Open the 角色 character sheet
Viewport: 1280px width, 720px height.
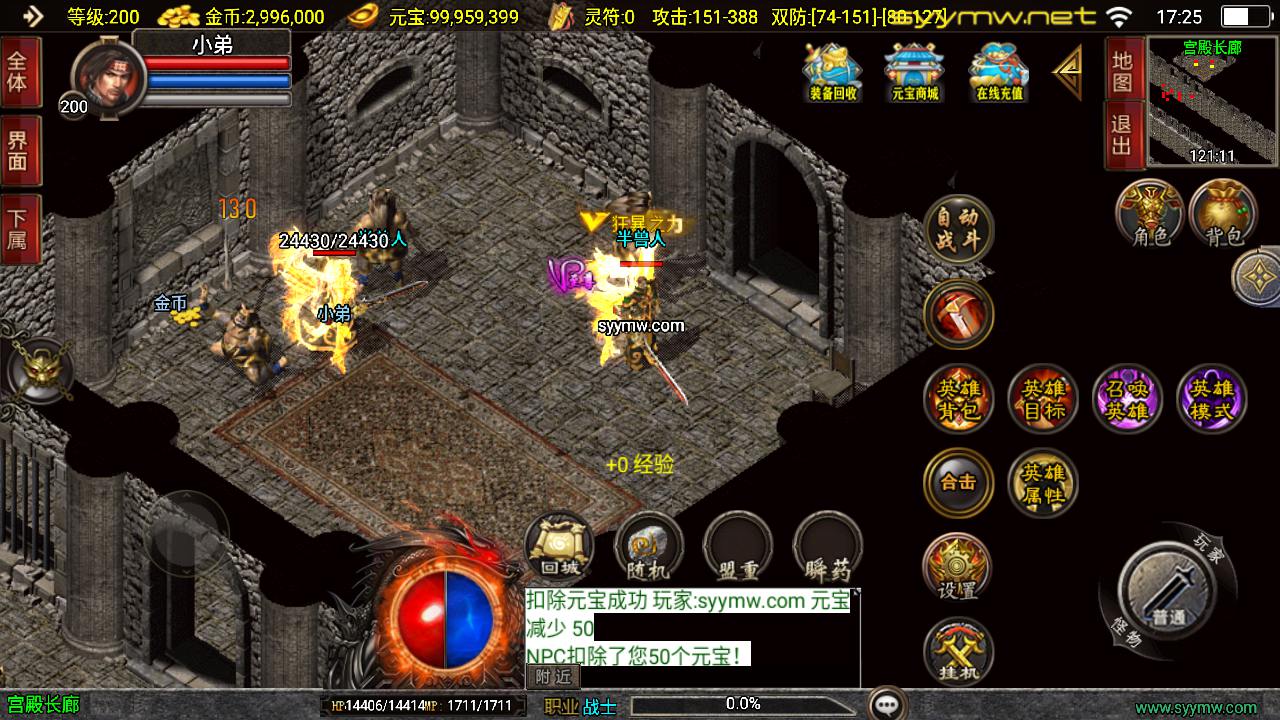point(1150,214)
